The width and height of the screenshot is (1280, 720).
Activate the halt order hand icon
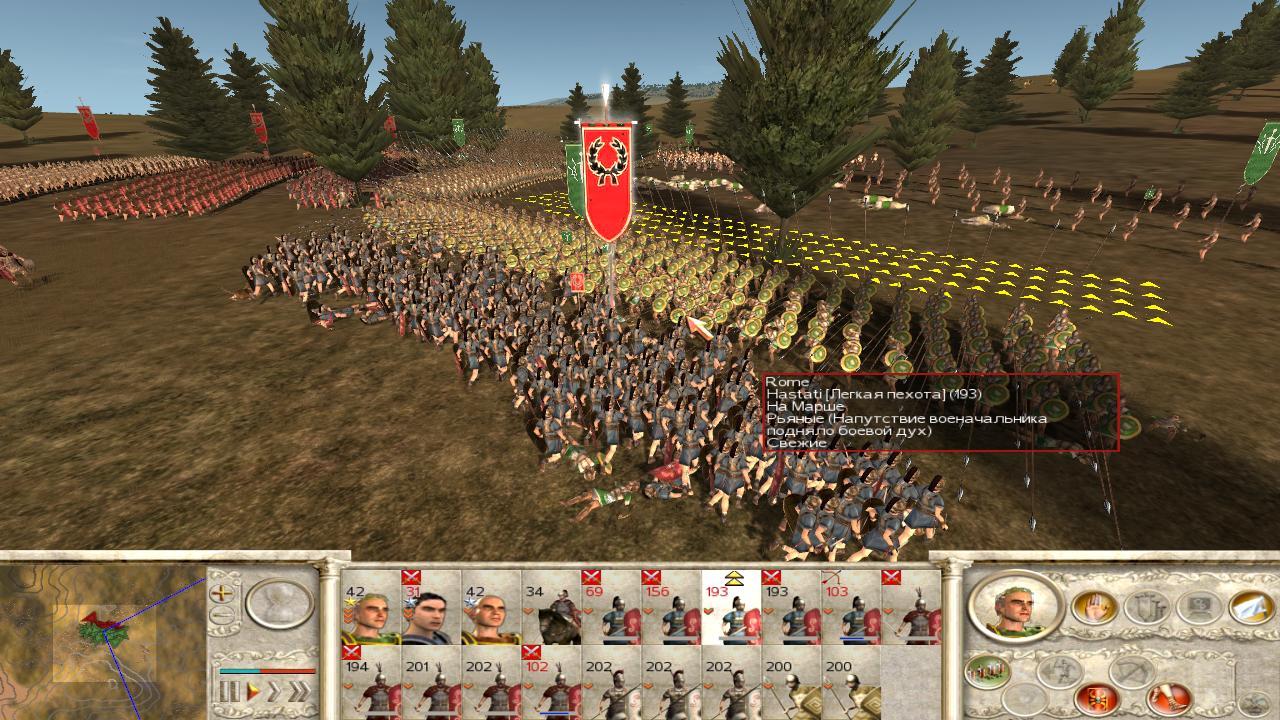coord(1094,607)
